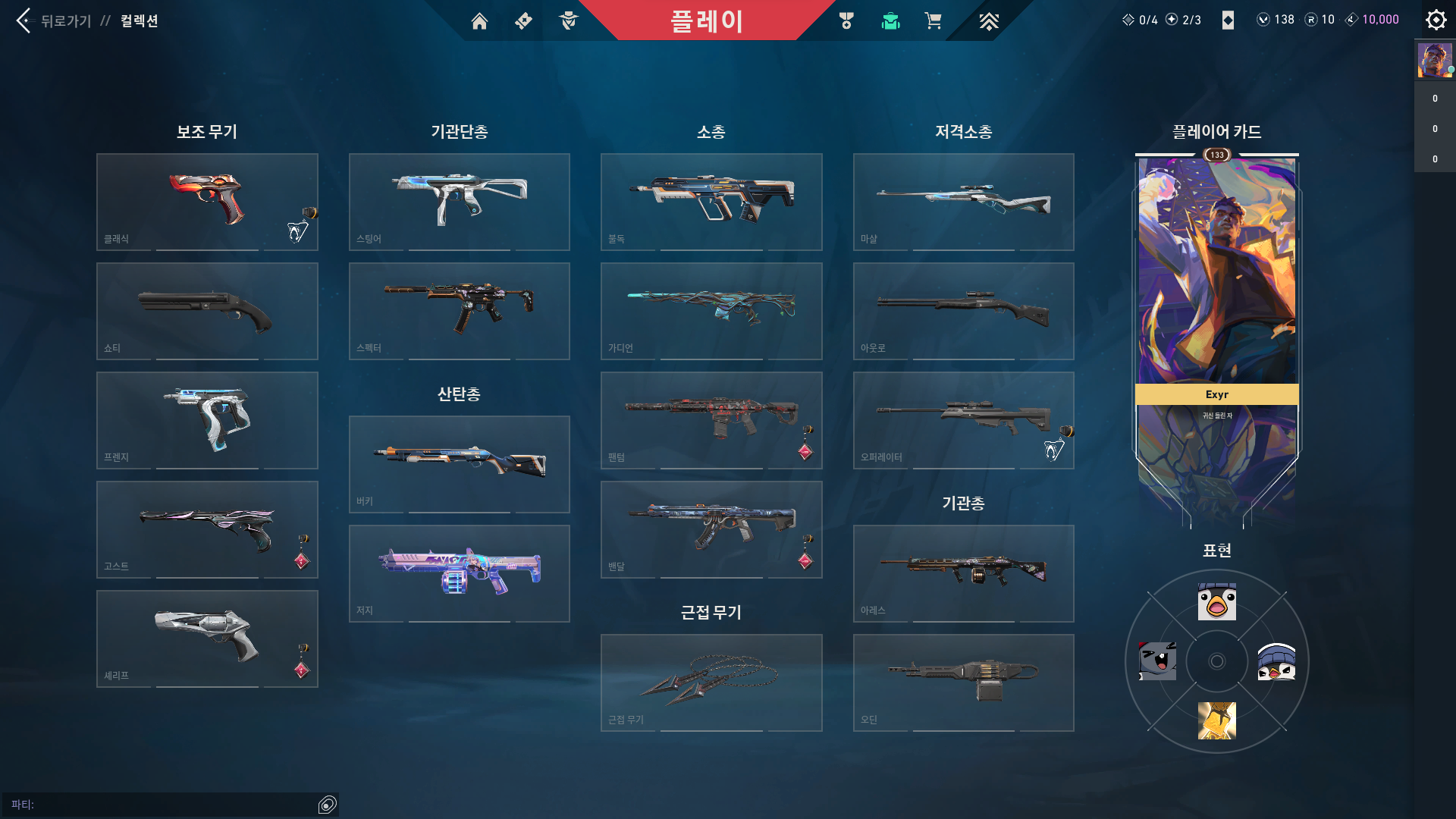
Task: Select the penguin spray in the expression wheel
Action: pyautogui.click(x=1276, y=661)
